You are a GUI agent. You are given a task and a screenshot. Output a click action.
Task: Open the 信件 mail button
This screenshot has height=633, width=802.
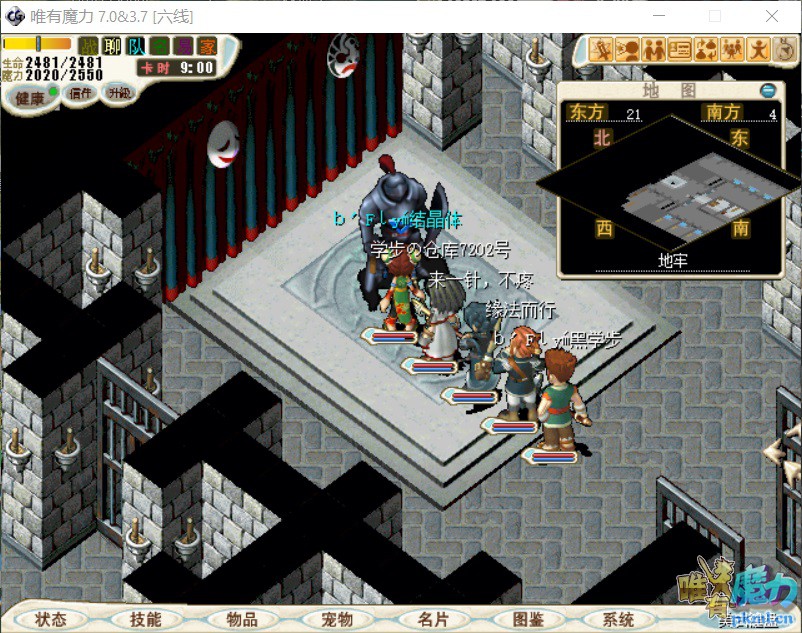point(79,93)
